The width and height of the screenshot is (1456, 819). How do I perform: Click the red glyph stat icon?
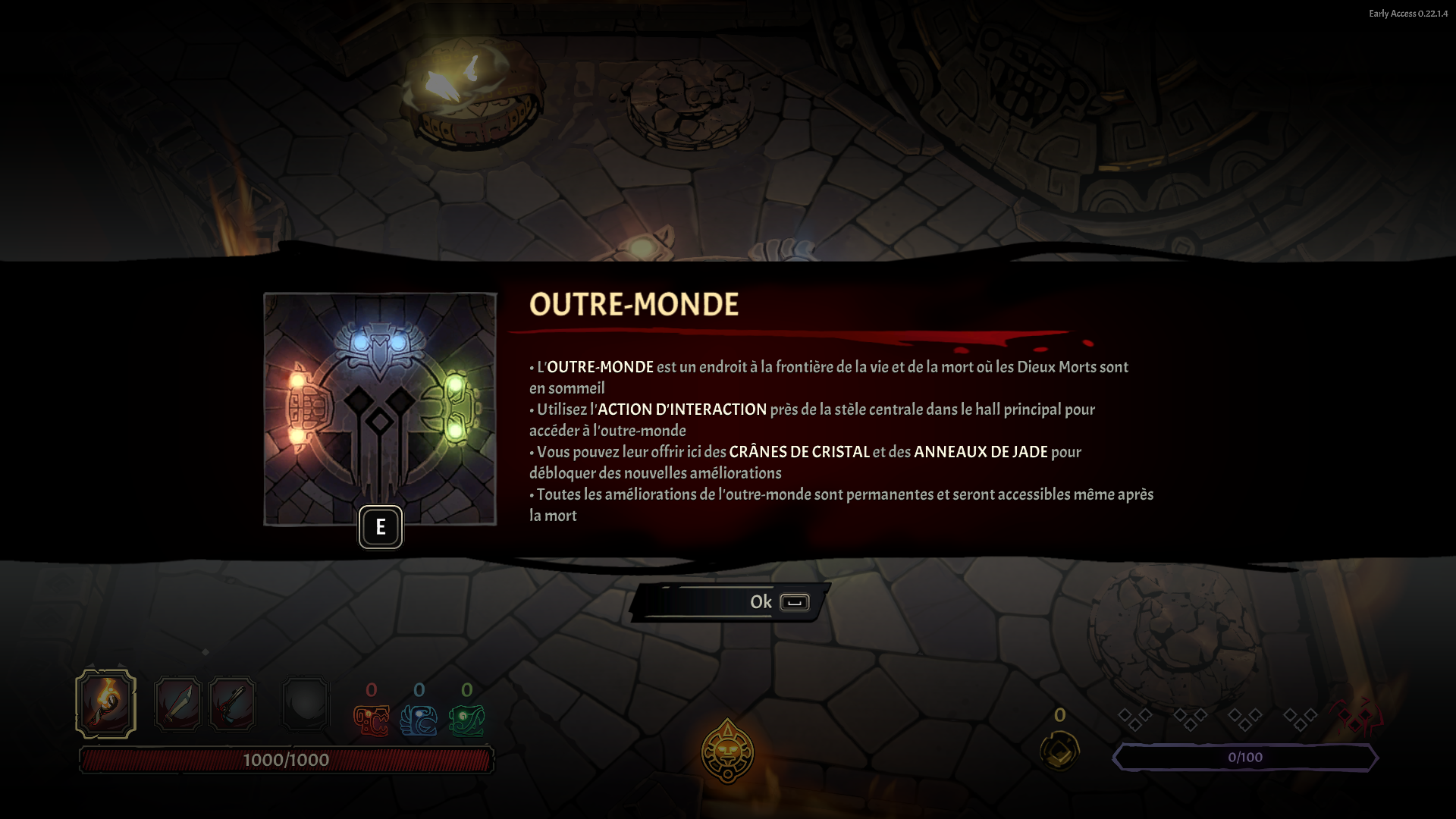pyautogui.click(x=372, y=720)
